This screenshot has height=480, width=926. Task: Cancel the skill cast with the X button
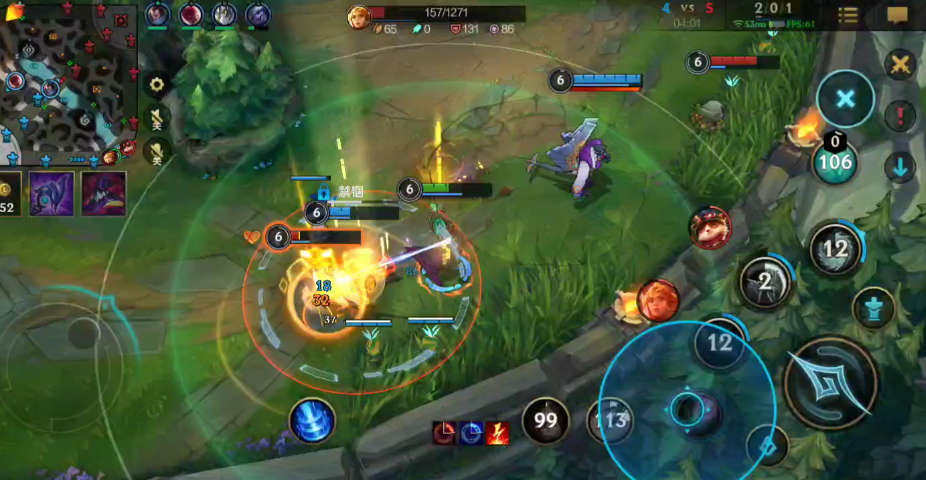(x=845, y=99)
